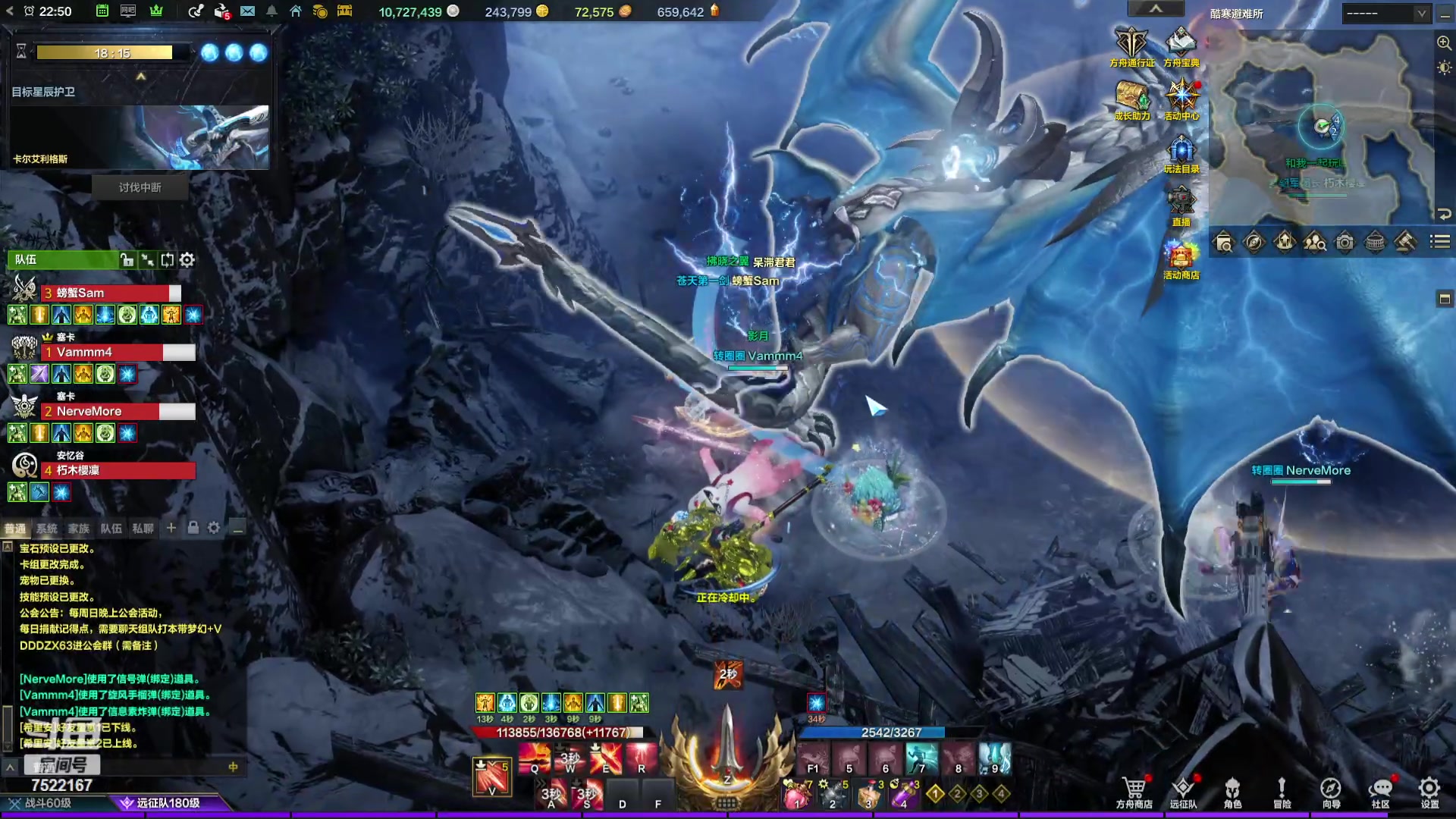Viewport: 1456px width, 819px height.
Task: Open the 设置 settings menu
Action: (1429, 792)
